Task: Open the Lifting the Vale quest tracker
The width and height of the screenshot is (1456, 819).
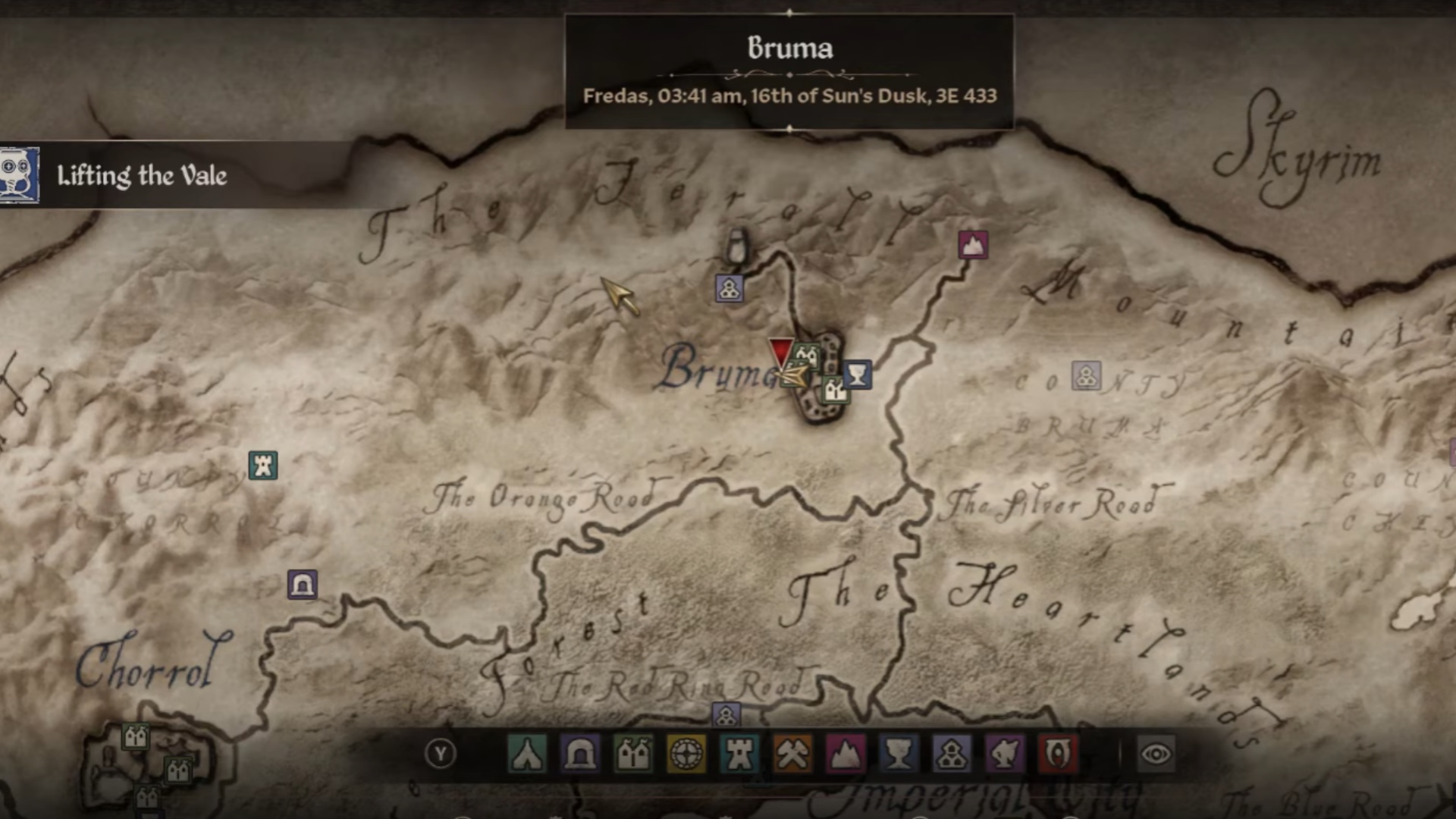Action: 141,176
